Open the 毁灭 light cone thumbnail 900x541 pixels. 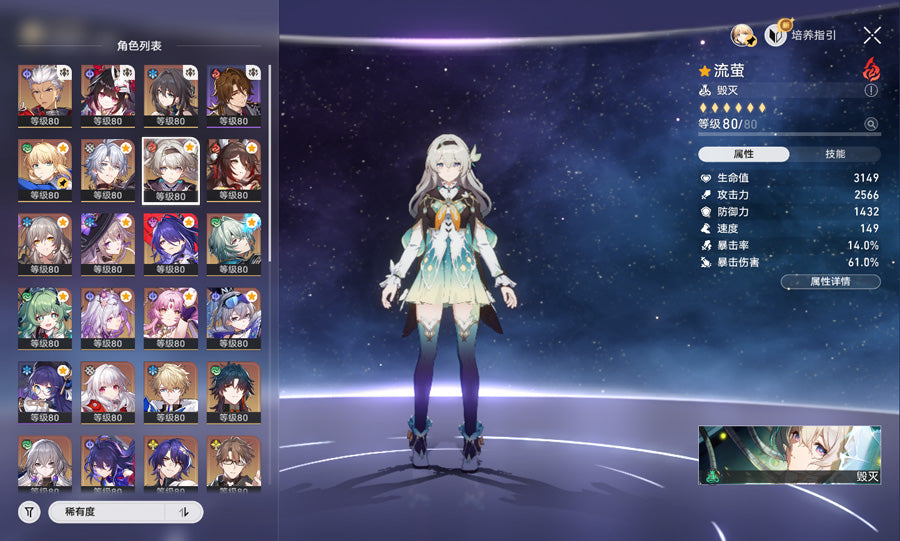tap(789, 455)
